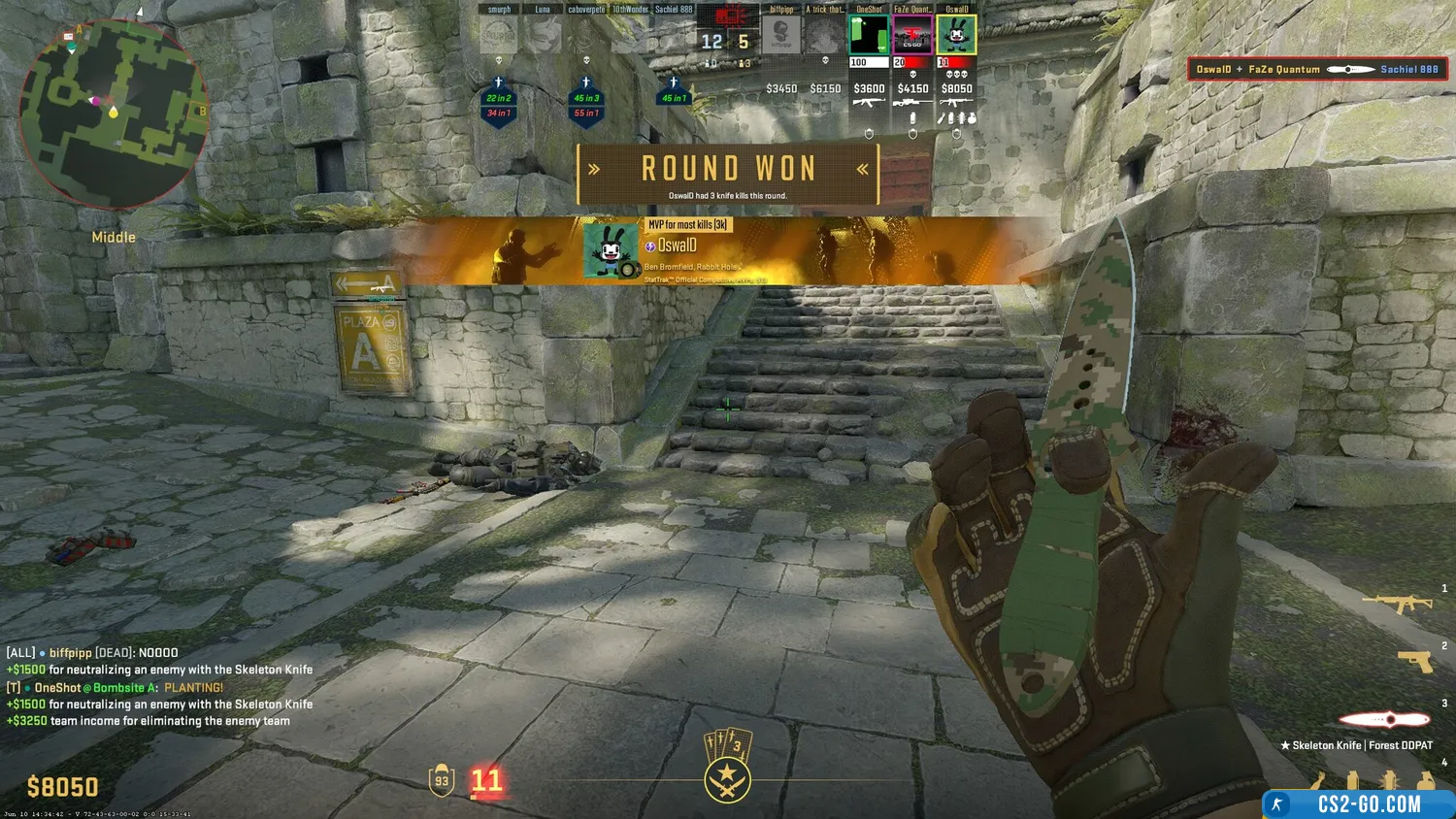Switch to the pistol in slot 2
Viewport: 1456px width, 819px height.
point(1414,661)
